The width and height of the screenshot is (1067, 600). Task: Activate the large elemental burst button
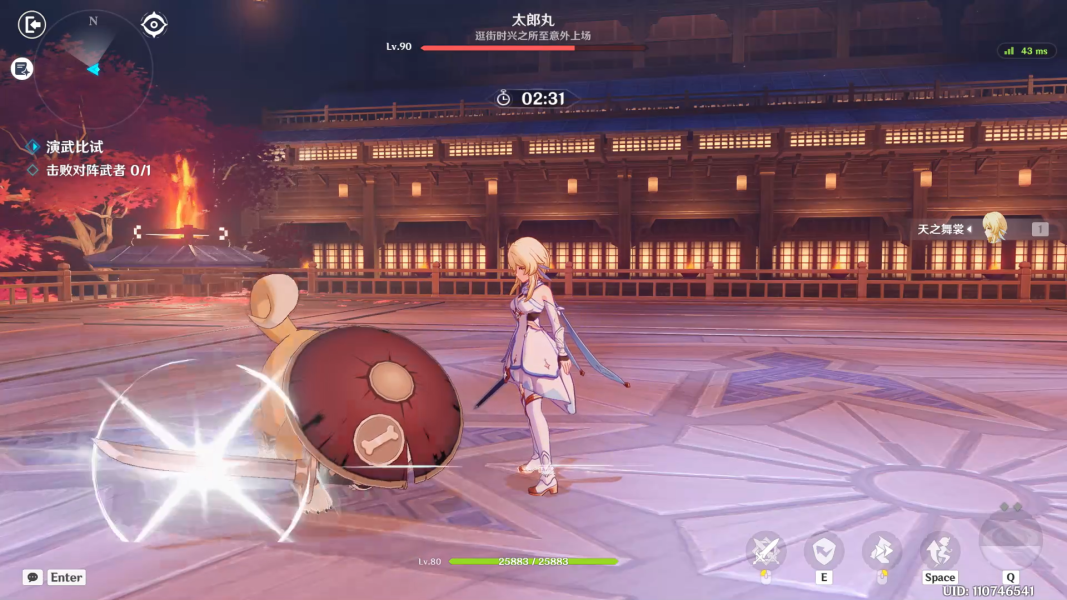pyautogui.click(x=1010, y=541)
